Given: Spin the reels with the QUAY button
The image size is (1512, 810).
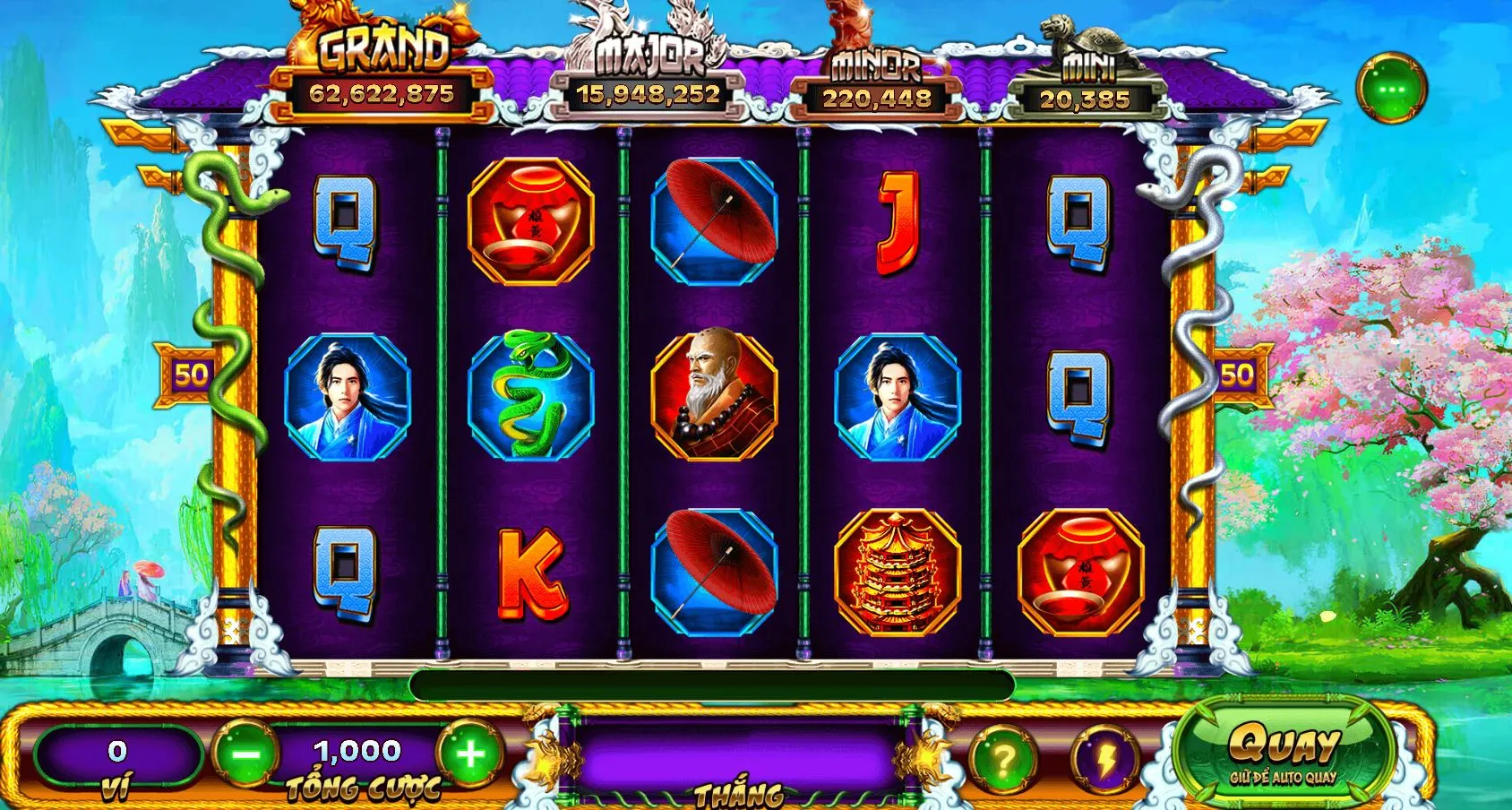Looking at the screenshot, I should click(x=1283, y=751).
